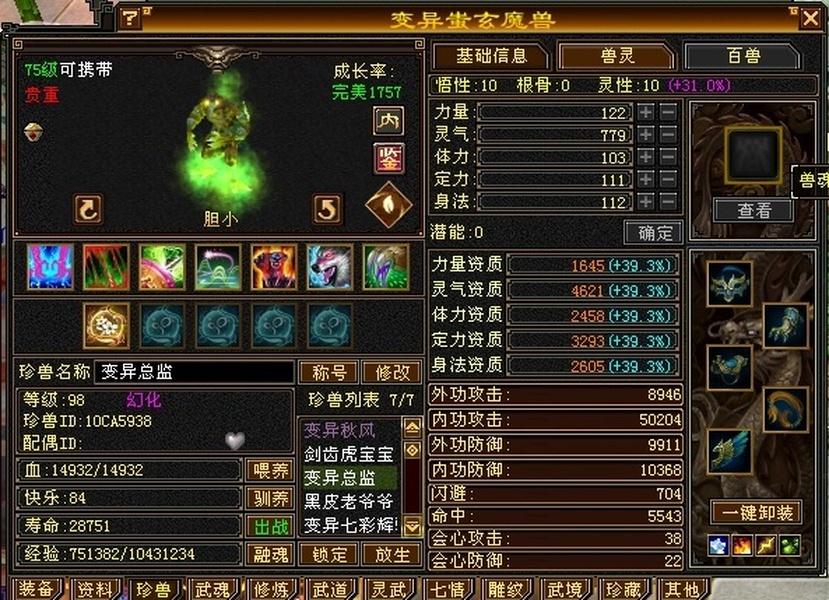Select 剑齿虎宝宝 in the pet list
Viewport: 829px width, 600px height.
(348, 454)
